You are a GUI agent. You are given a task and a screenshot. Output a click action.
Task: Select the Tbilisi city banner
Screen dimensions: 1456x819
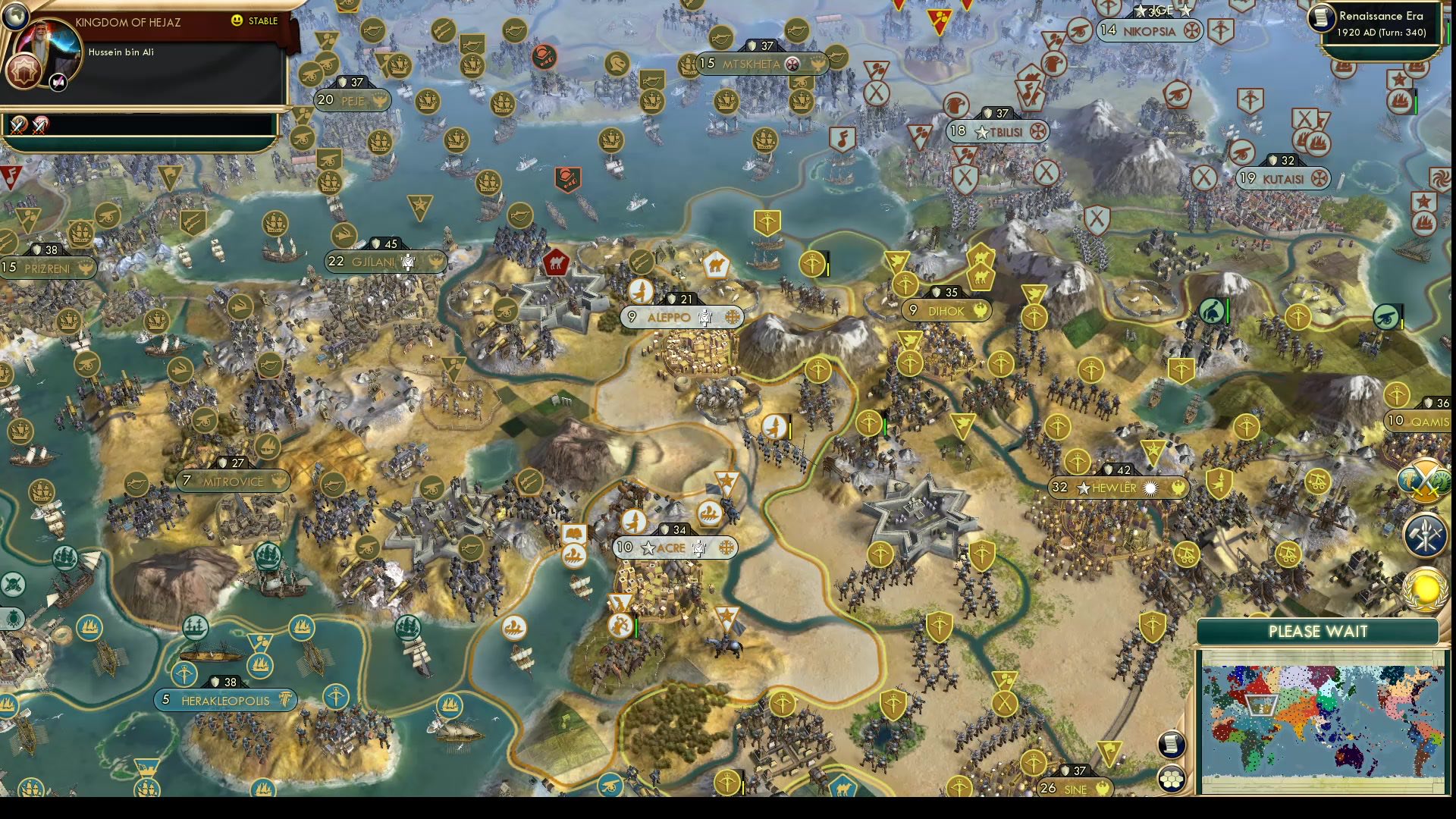(x=996, y=130)
